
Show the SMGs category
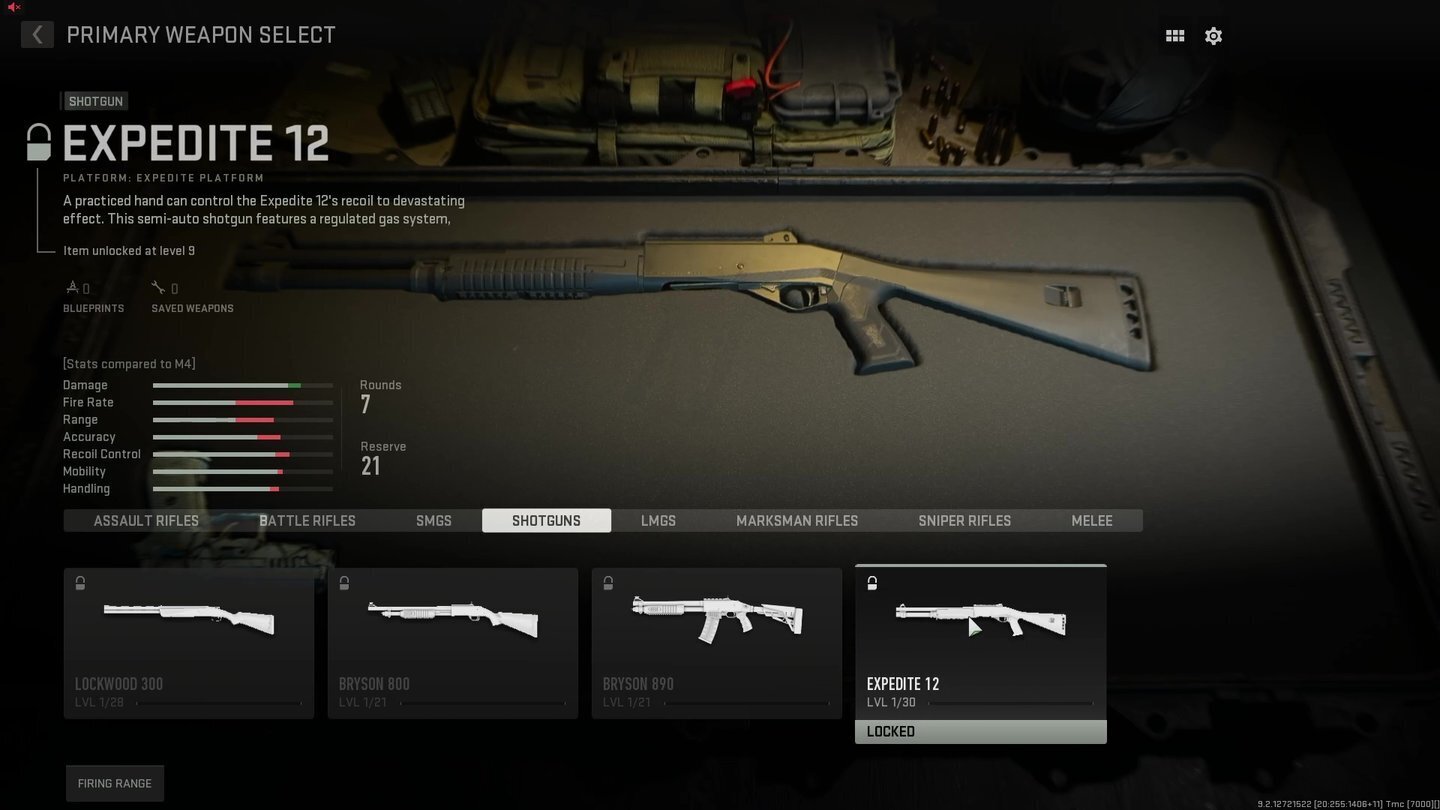434,521
